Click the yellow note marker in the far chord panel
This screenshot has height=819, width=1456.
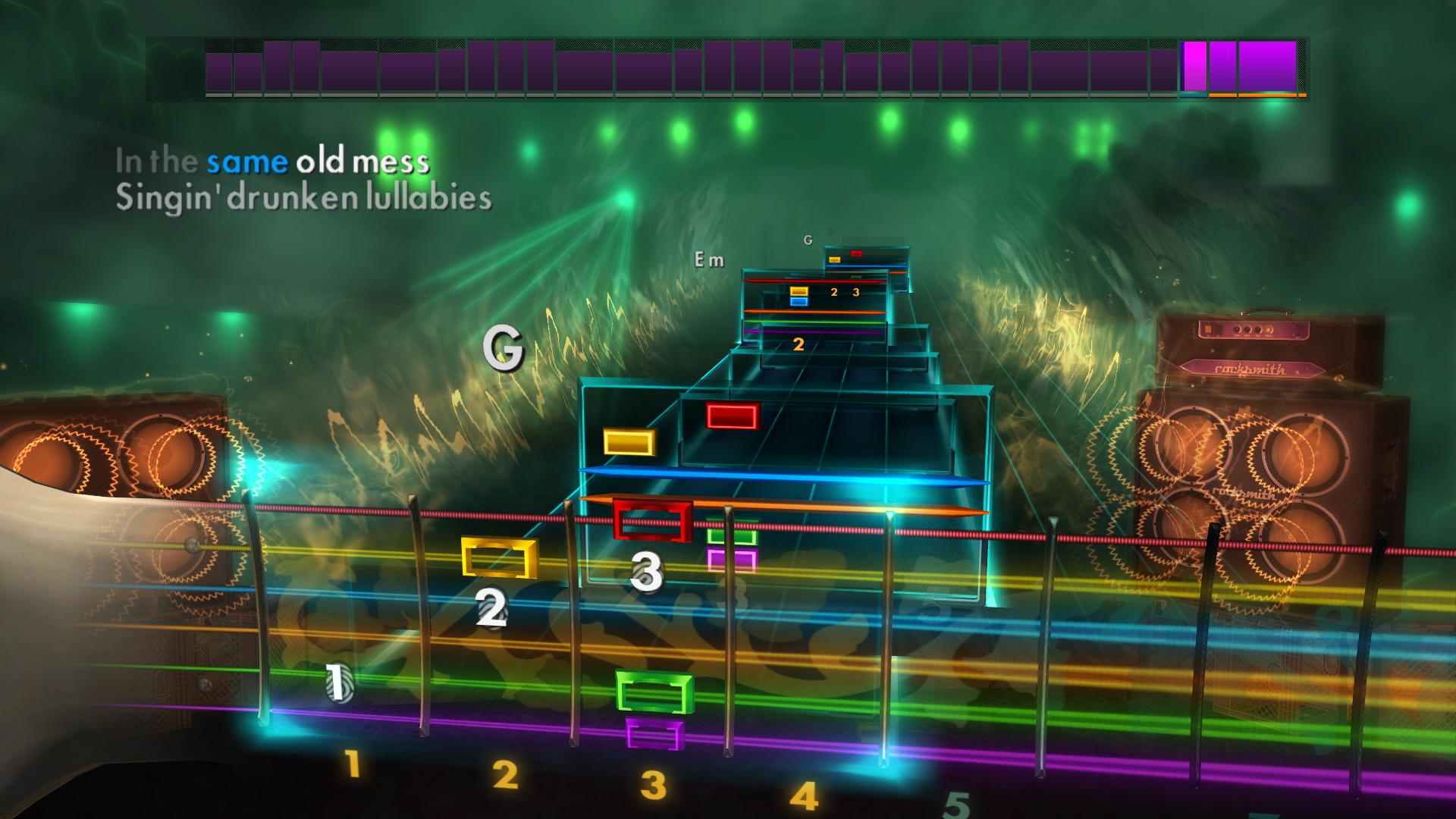(x=834, y=259)
